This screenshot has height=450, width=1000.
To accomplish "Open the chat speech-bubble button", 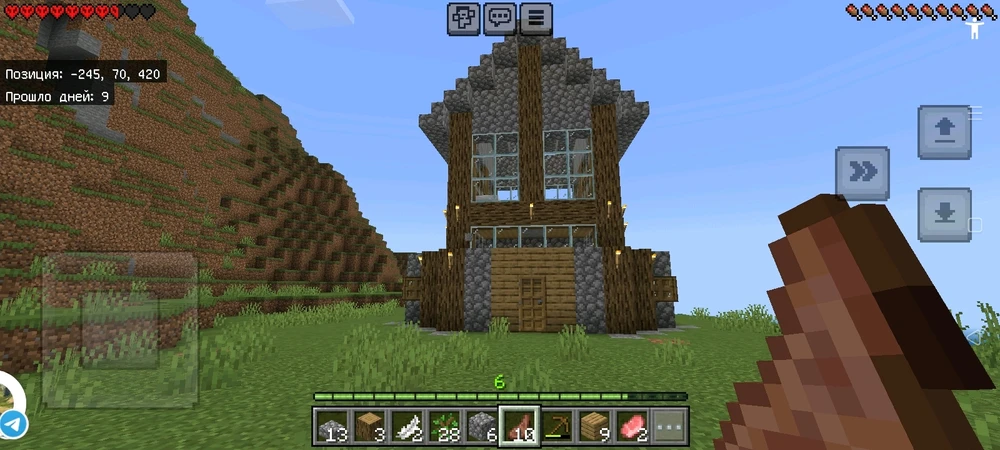I will tap(500, 18).
